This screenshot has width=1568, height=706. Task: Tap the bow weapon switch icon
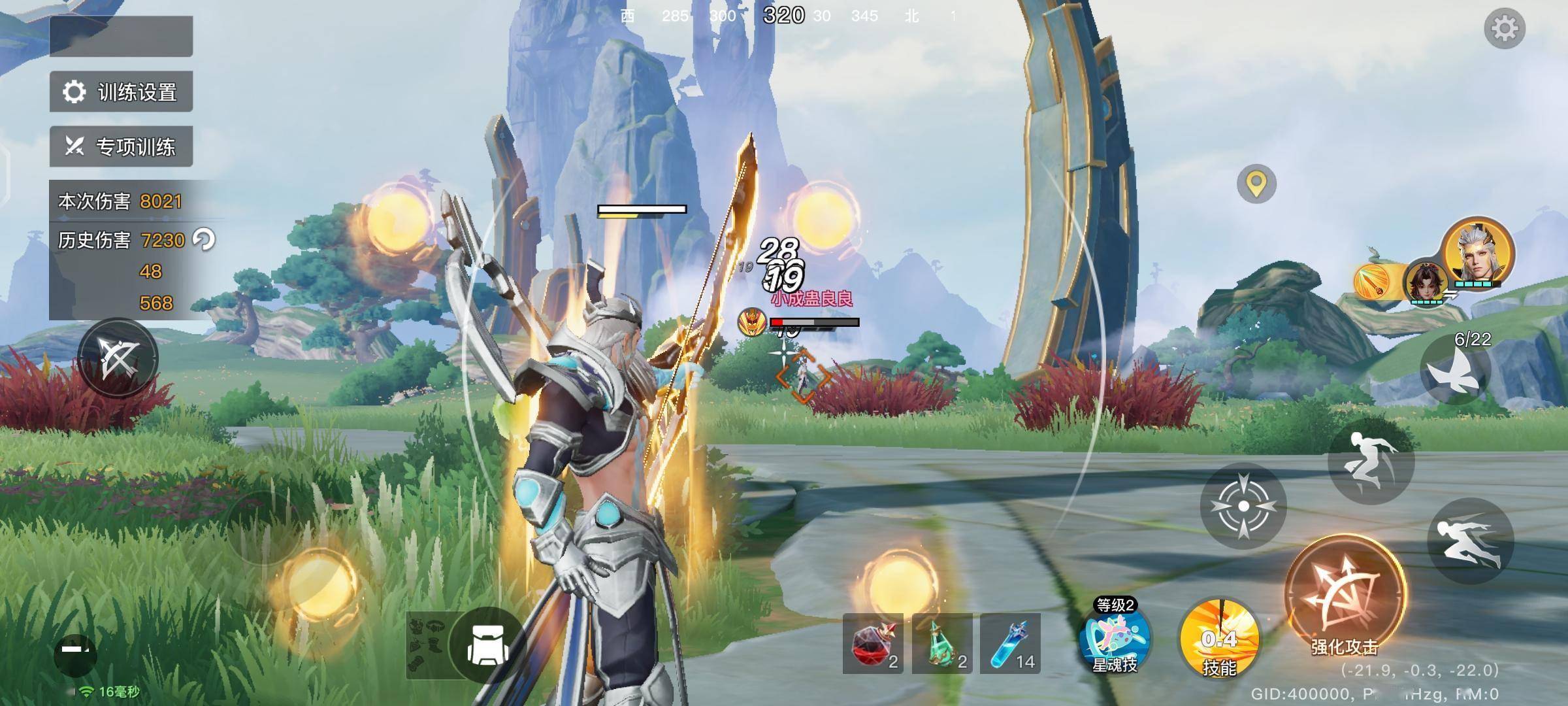(x=118, y=358)
